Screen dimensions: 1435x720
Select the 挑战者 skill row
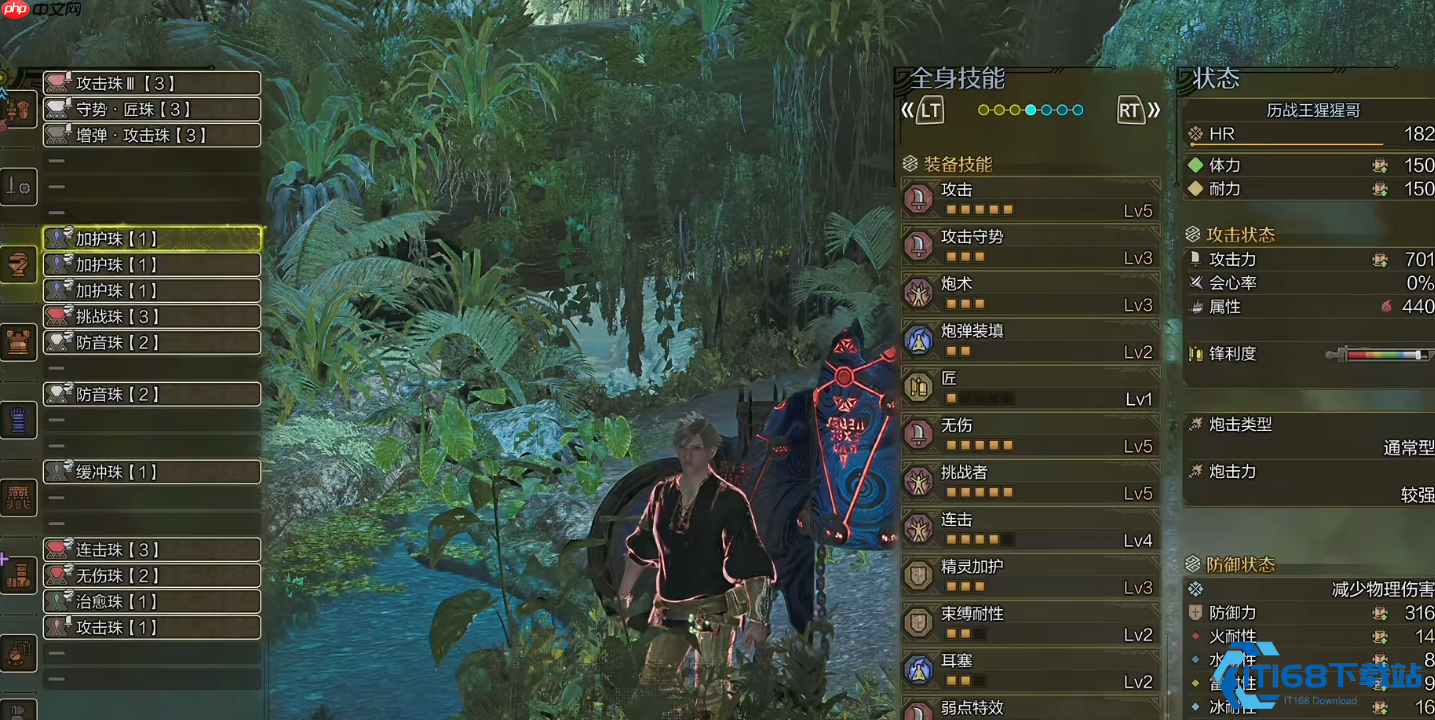[1030, 481]
